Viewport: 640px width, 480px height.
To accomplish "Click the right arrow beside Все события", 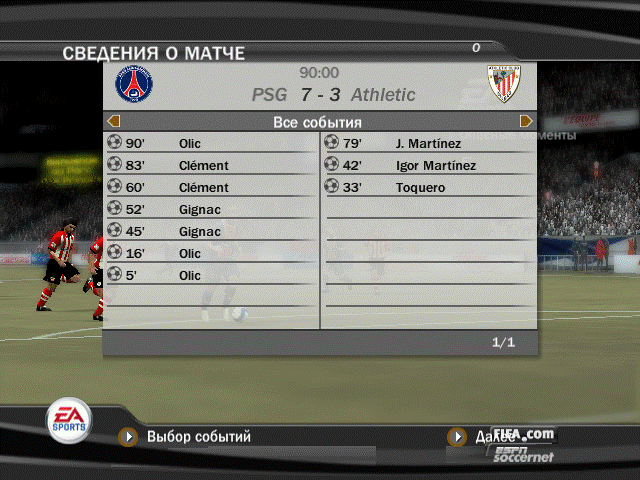I will tap(526, 121).
